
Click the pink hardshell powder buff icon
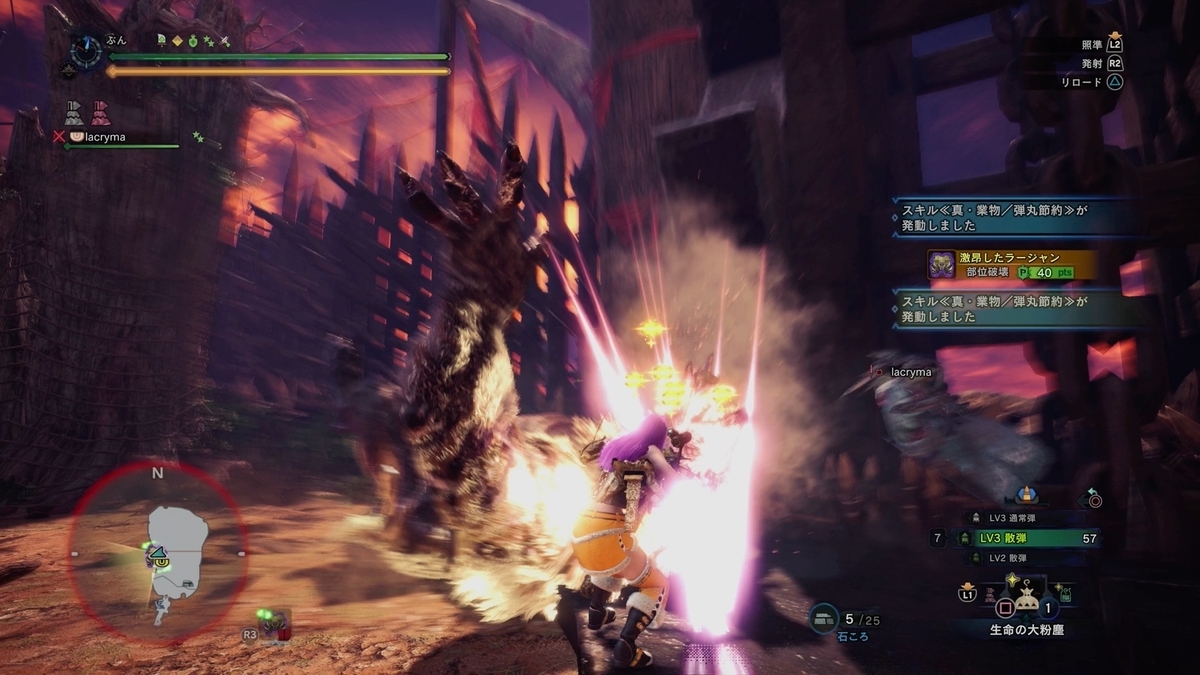(x=100, y=112)
